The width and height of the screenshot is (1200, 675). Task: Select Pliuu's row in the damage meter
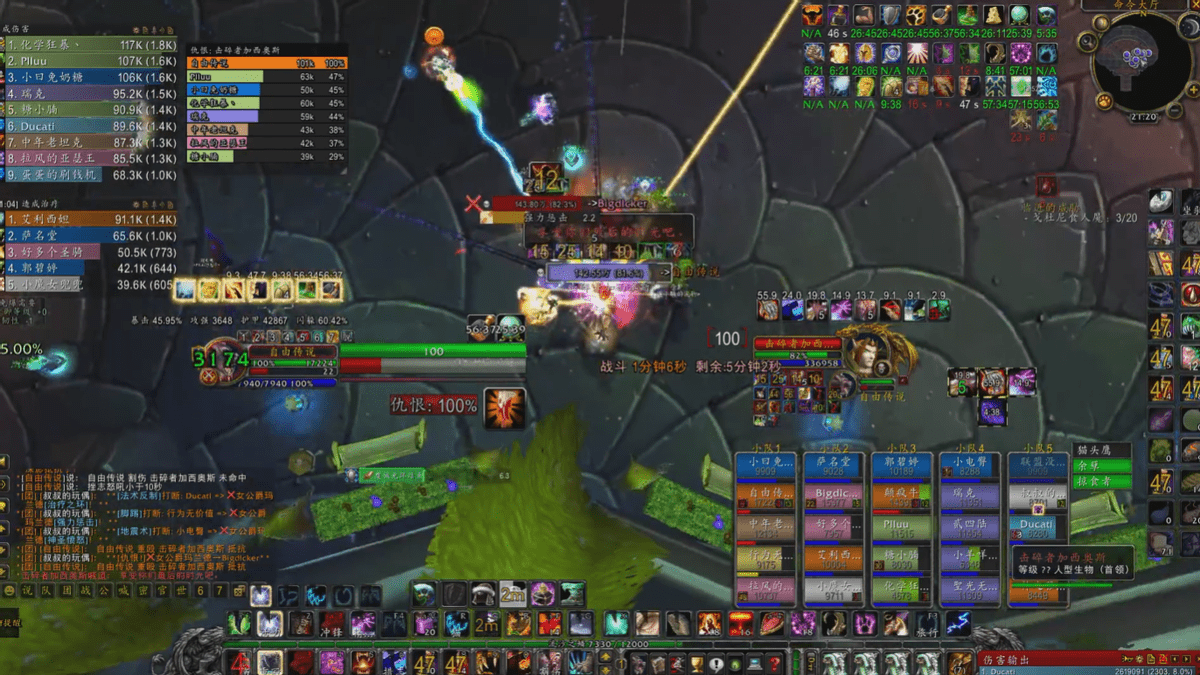point(90,61)
